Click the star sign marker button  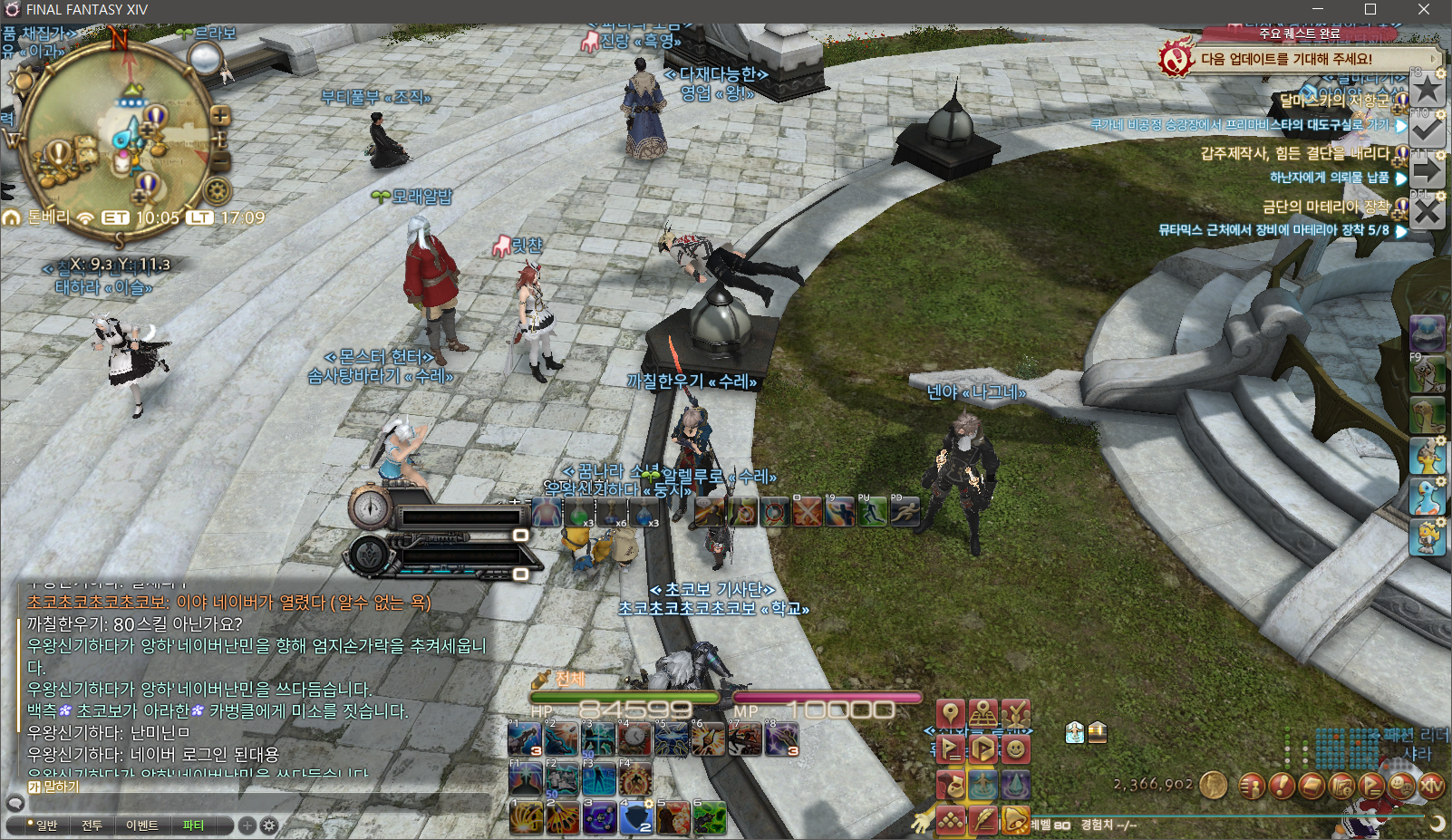pos(1428,89)
